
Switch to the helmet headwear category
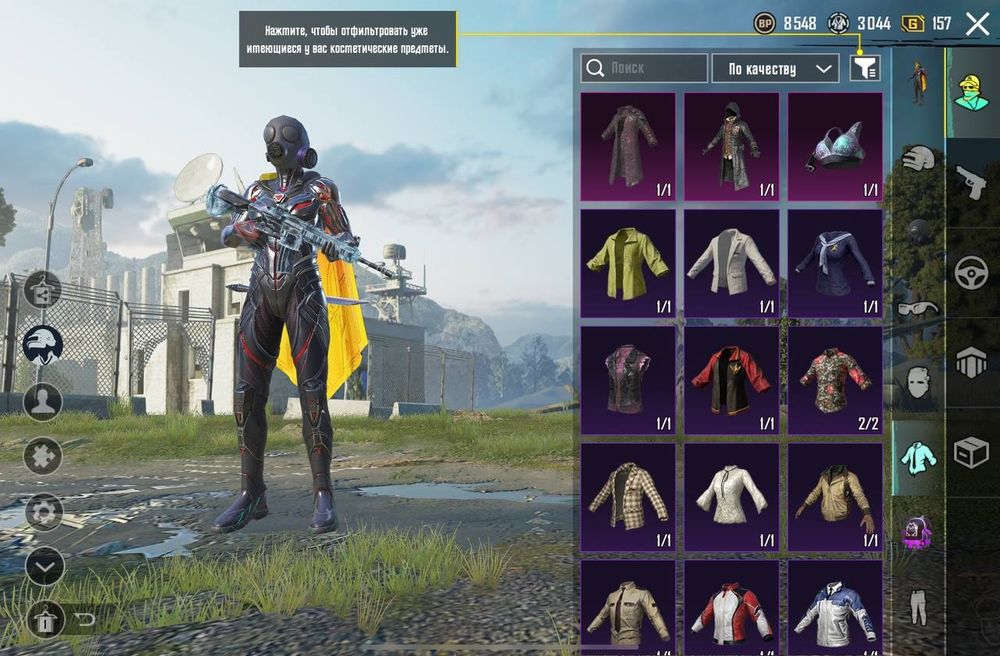click(x=918, y=157)
